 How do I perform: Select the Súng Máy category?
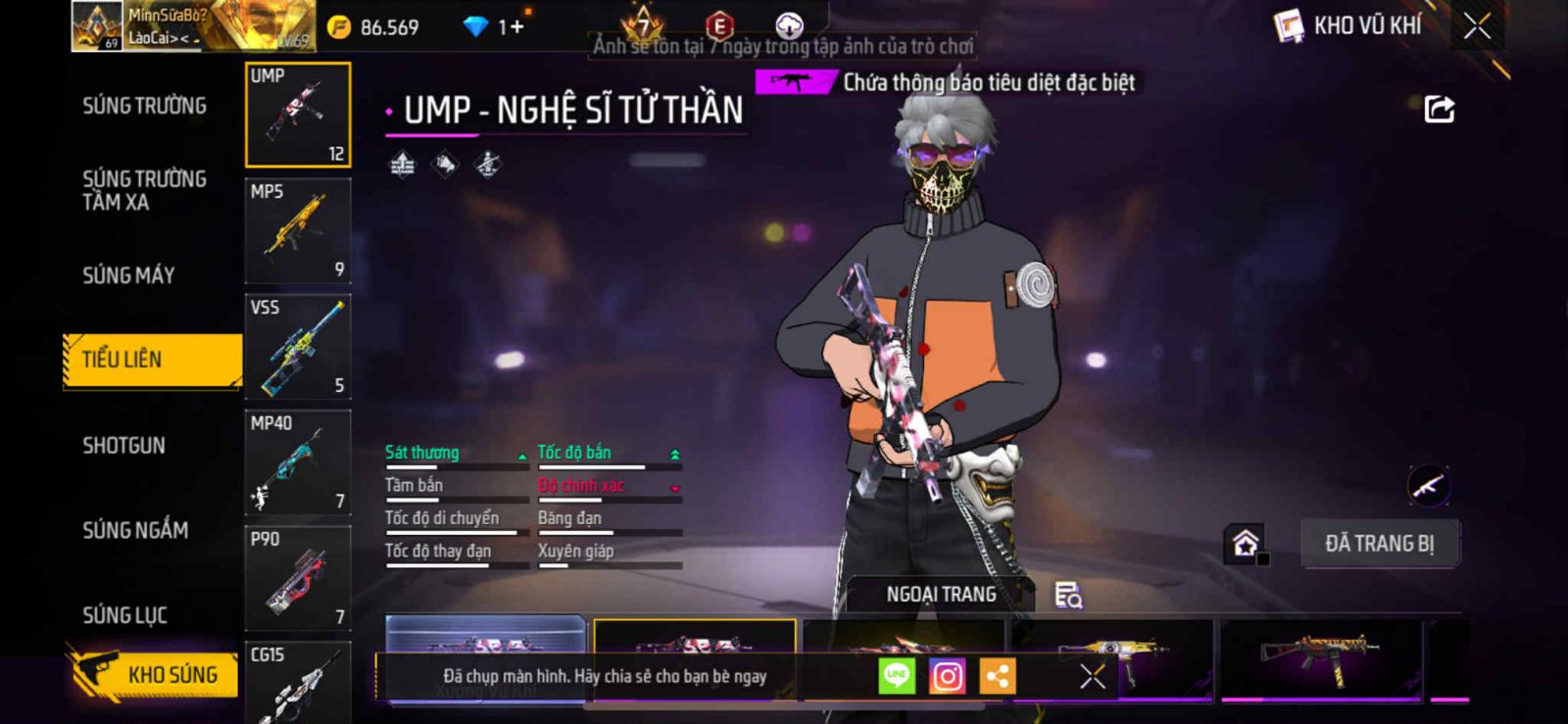128,275
